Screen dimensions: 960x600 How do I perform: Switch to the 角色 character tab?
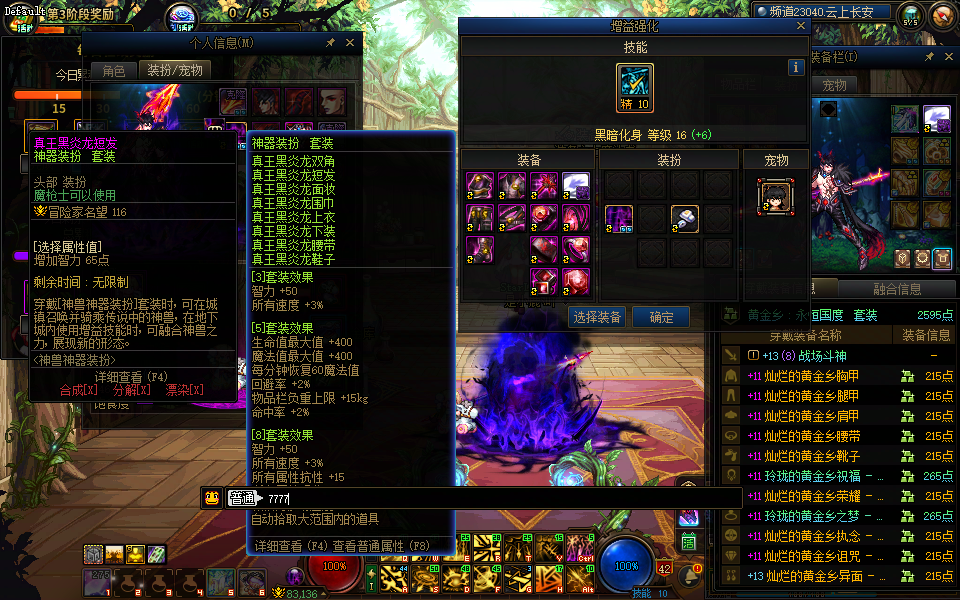click(113, 70)
